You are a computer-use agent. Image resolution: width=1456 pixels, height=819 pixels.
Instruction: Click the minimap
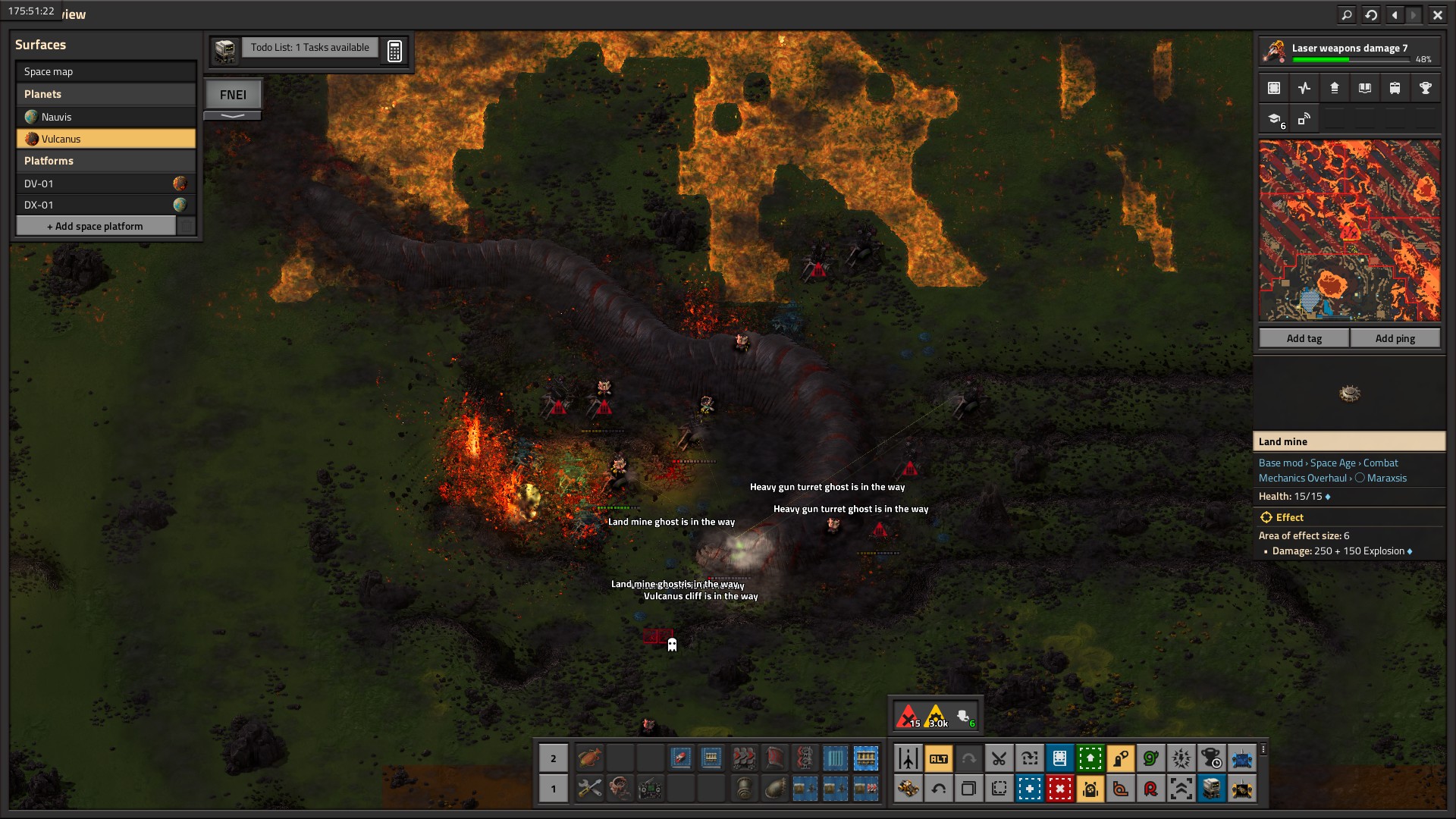pyautogui.click(x=1349, y=231)
